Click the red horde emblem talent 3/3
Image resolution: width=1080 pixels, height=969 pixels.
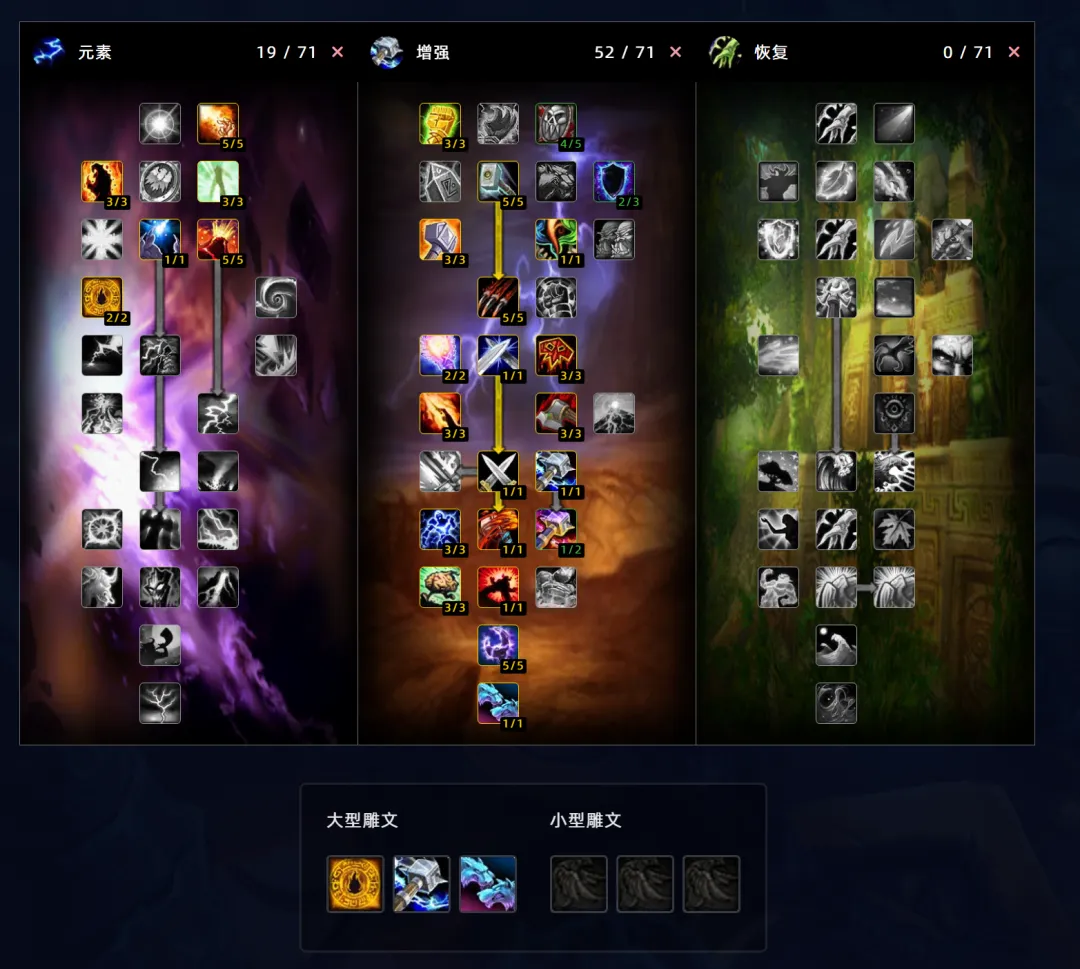click(556, 355)
